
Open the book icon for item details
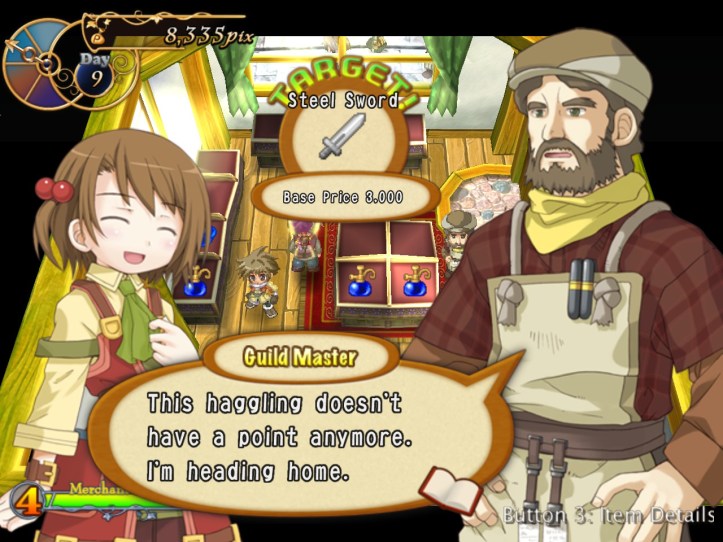point(450,490)
